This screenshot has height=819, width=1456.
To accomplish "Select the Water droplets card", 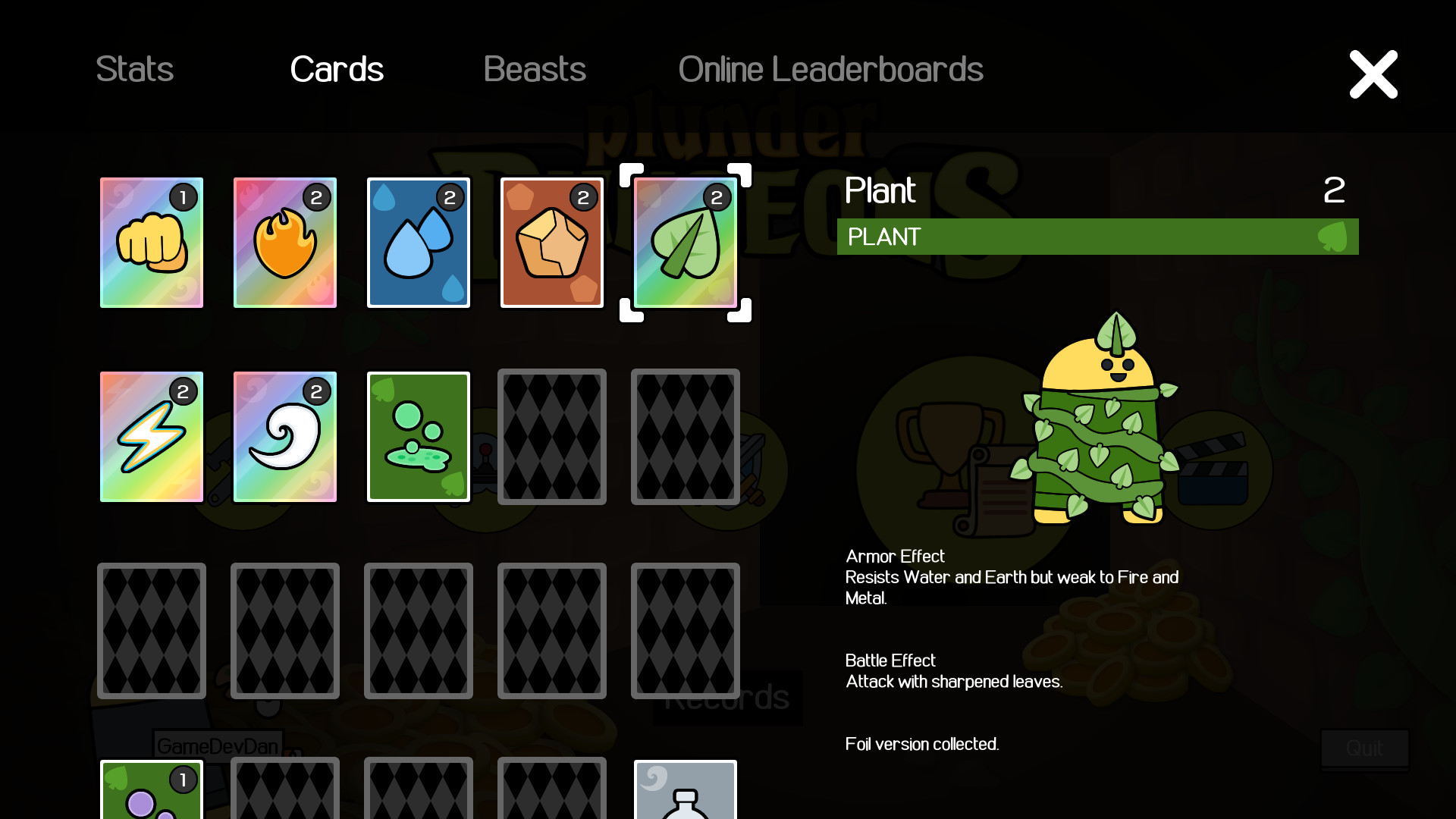I will tap(418, 243).
